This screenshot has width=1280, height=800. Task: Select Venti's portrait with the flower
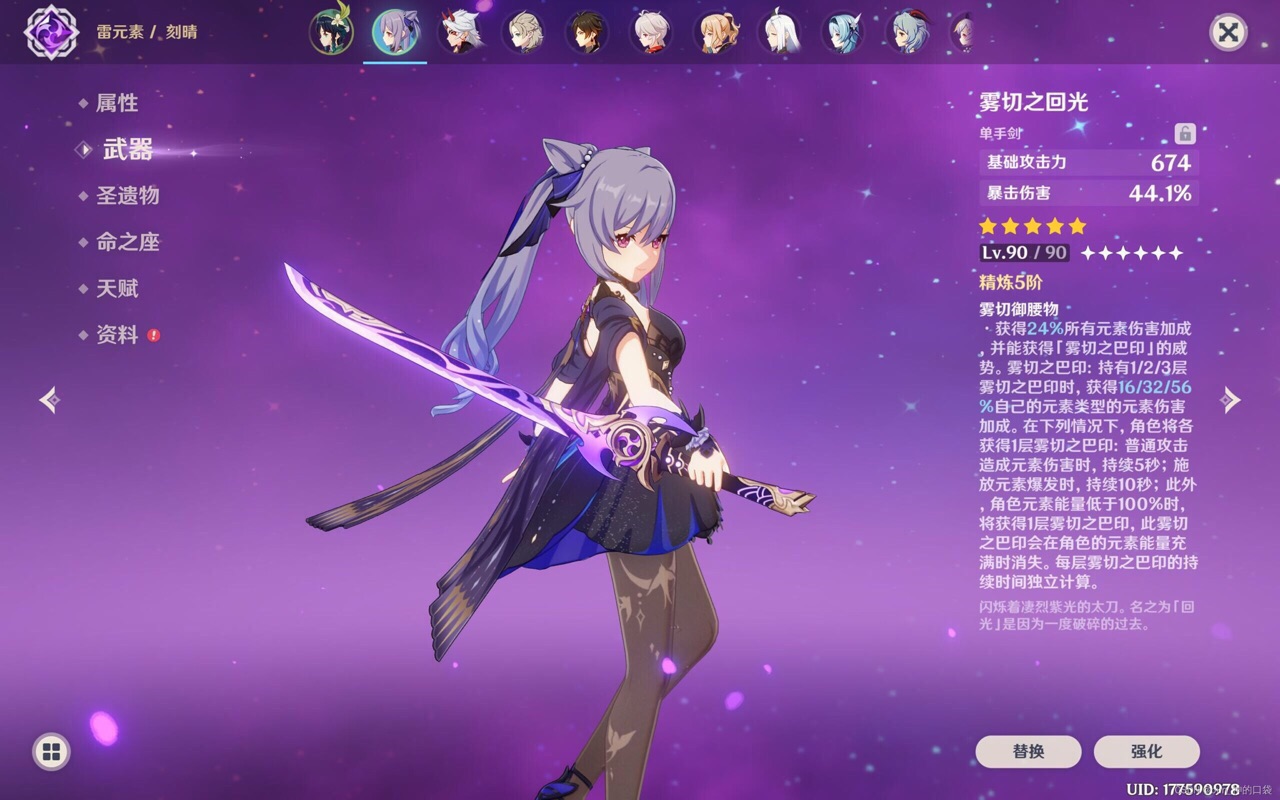(331, 32)
